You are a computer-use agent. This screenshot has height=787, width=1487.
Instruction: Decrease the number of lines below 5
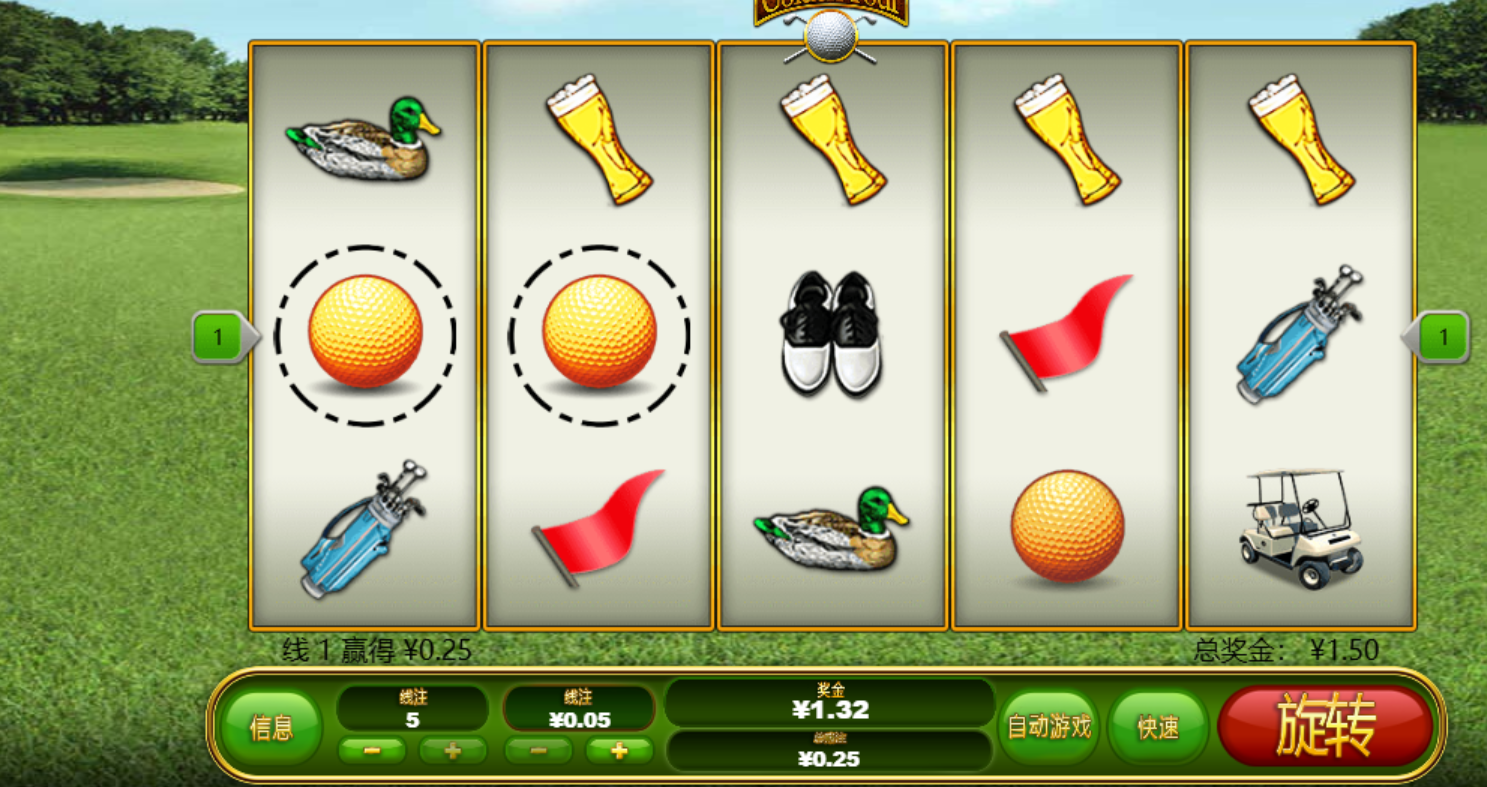coord(372,751)
